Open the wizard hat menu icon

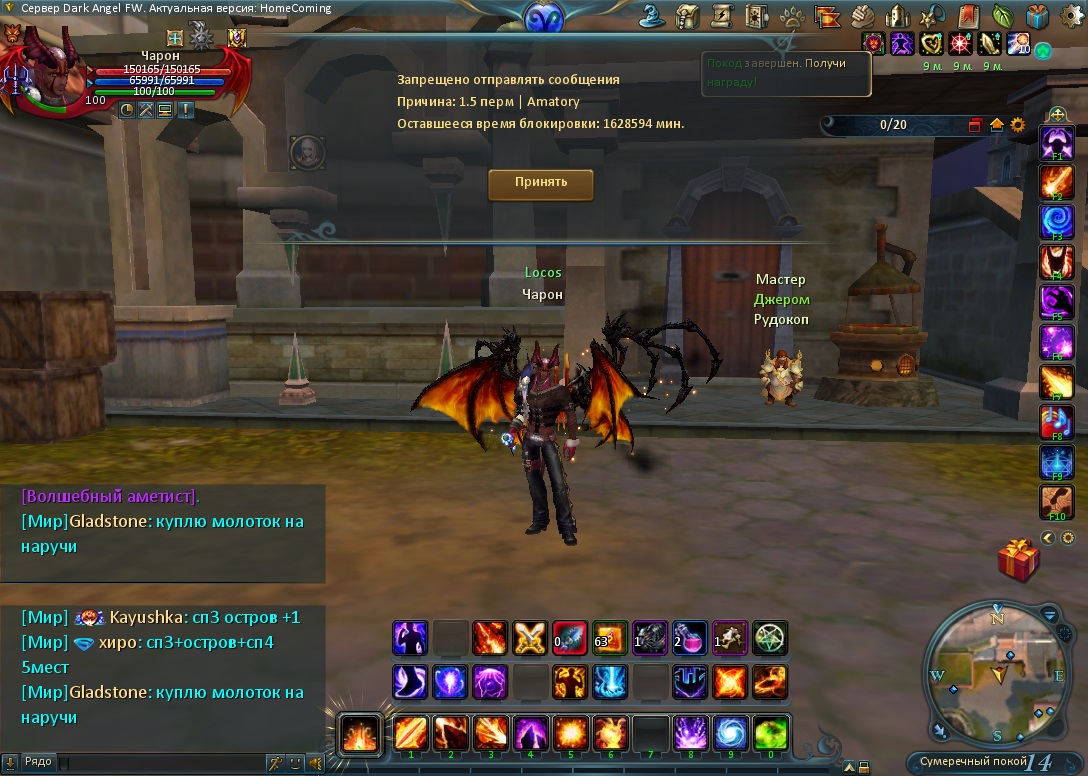pyautogui.click(x=655, y=16)
